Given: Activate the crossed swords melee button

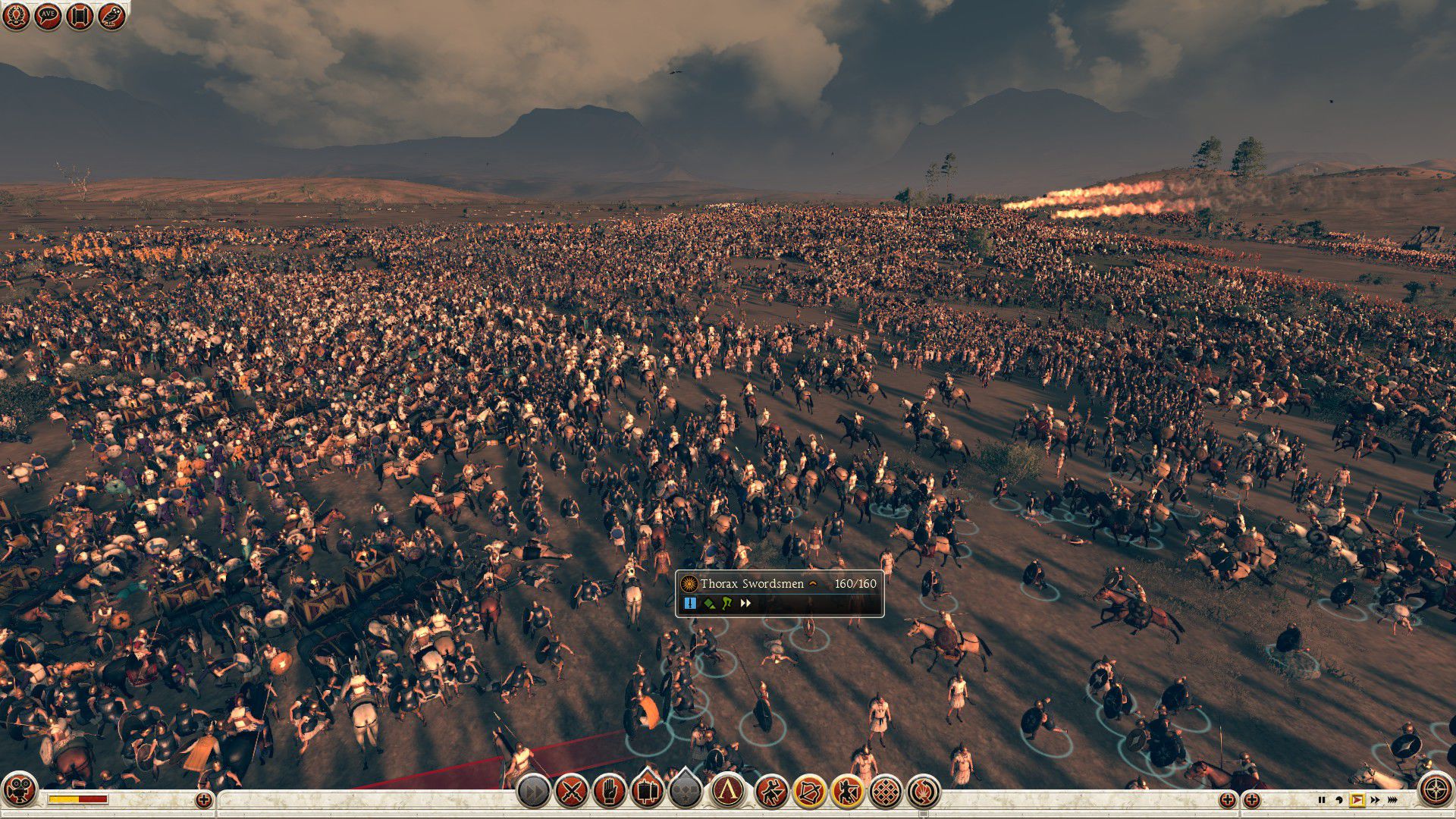Looking at the screenshot, I should [x=571, y=792].
